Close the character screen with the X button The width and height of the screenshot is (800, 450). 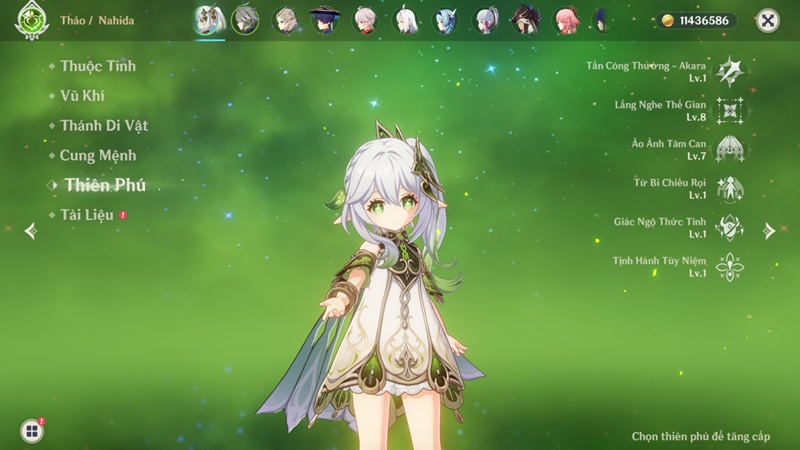click(x=767, y=20)
